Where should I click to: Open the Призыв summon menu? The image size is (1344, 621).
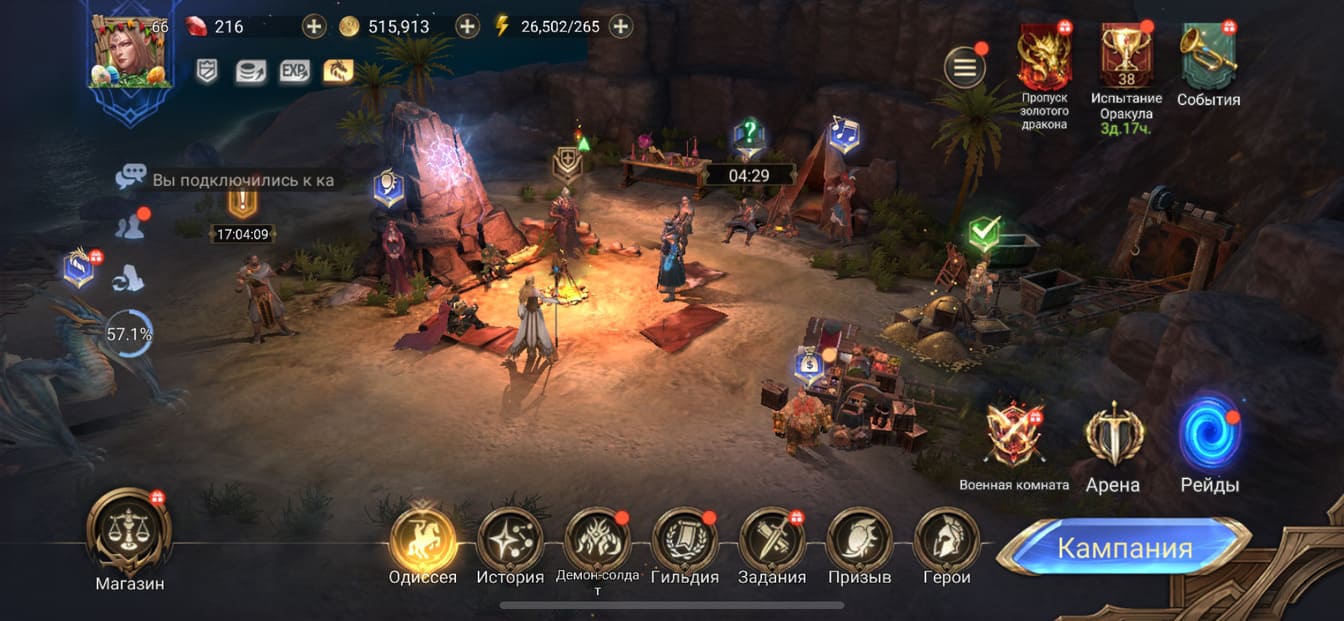click(x=860, y=540)
